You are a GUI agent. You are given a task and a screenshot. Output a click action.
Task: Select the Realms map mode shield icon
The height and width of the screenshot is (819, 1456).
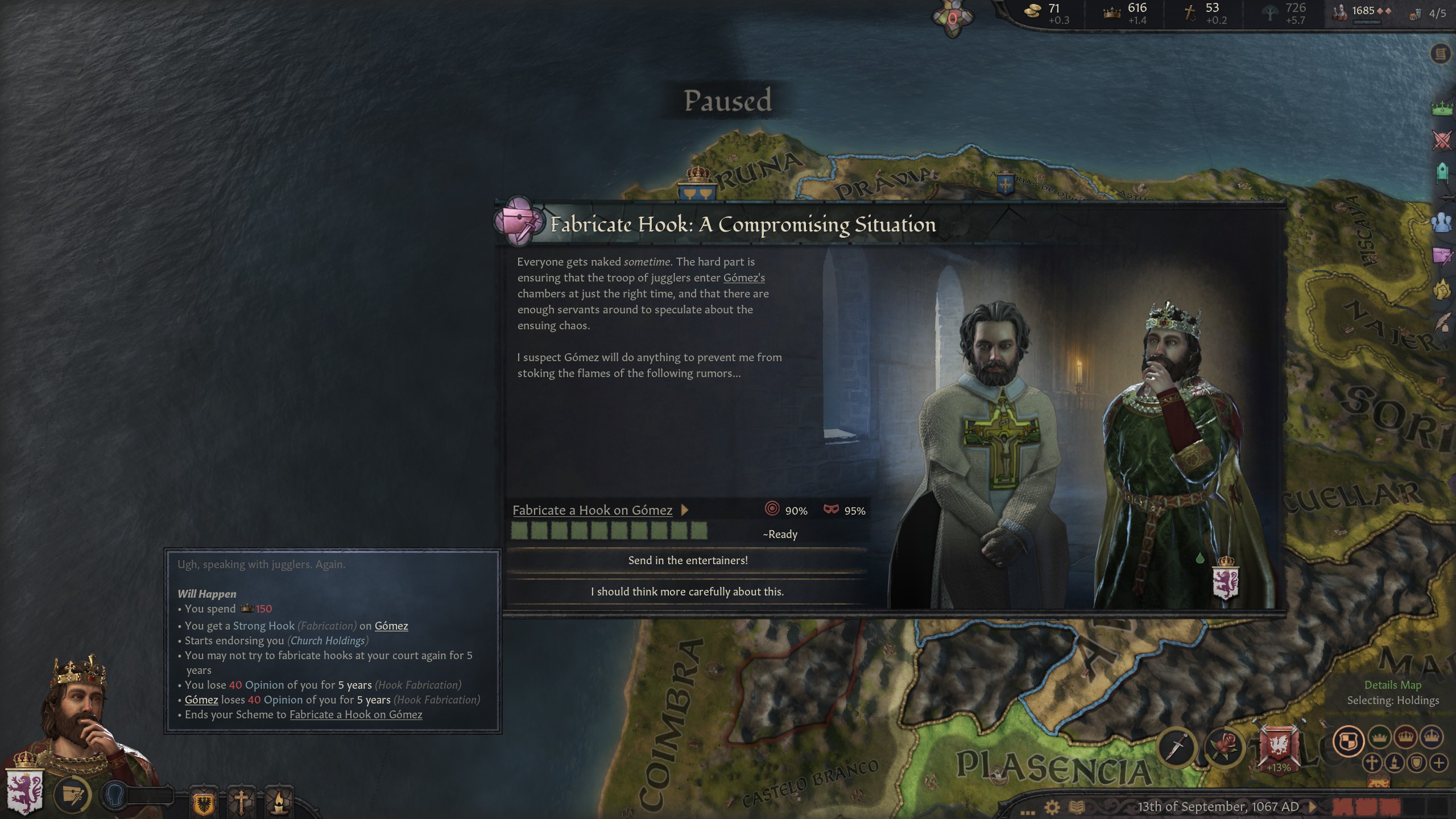point(1349,741)
